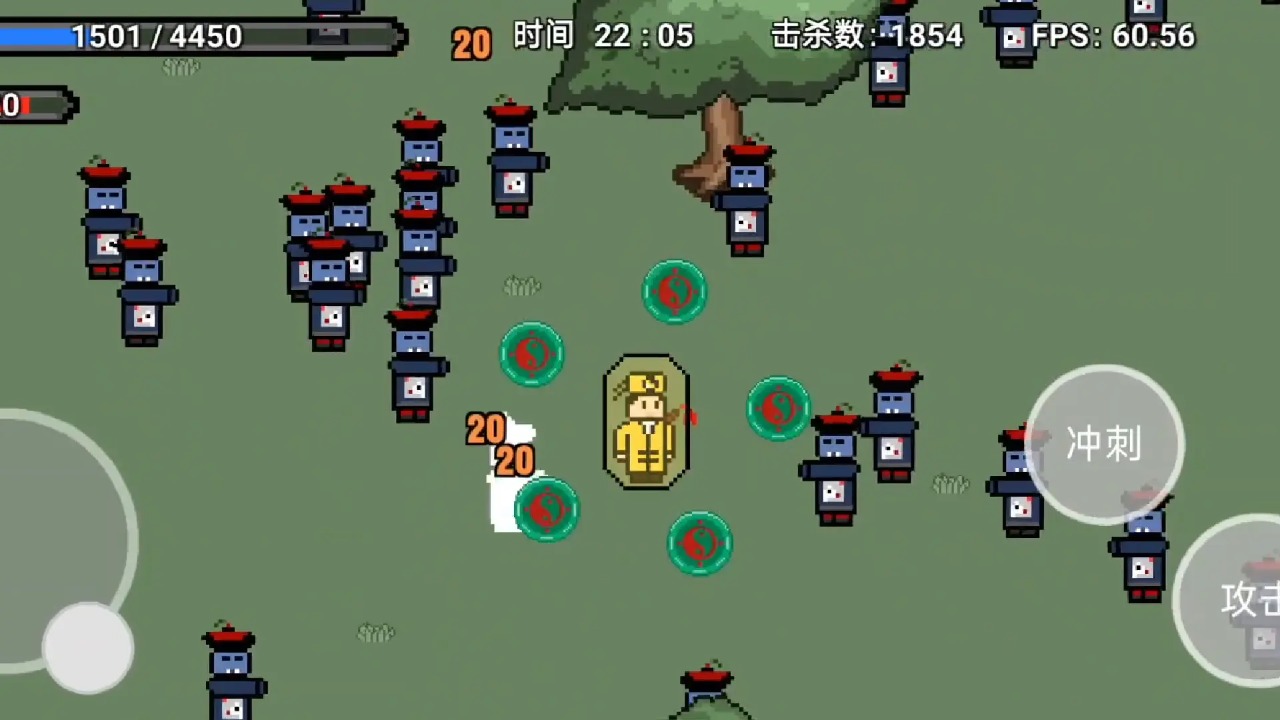This screenshot has height=720, width=1280.
Task: Tap the yin-yang coin above the player
Action: 675,291
